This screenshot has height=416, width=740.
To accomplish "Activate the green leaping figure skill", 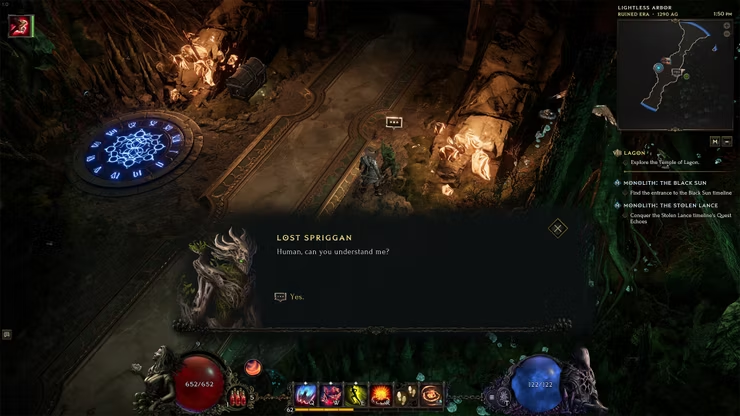I will click(356, 394).
